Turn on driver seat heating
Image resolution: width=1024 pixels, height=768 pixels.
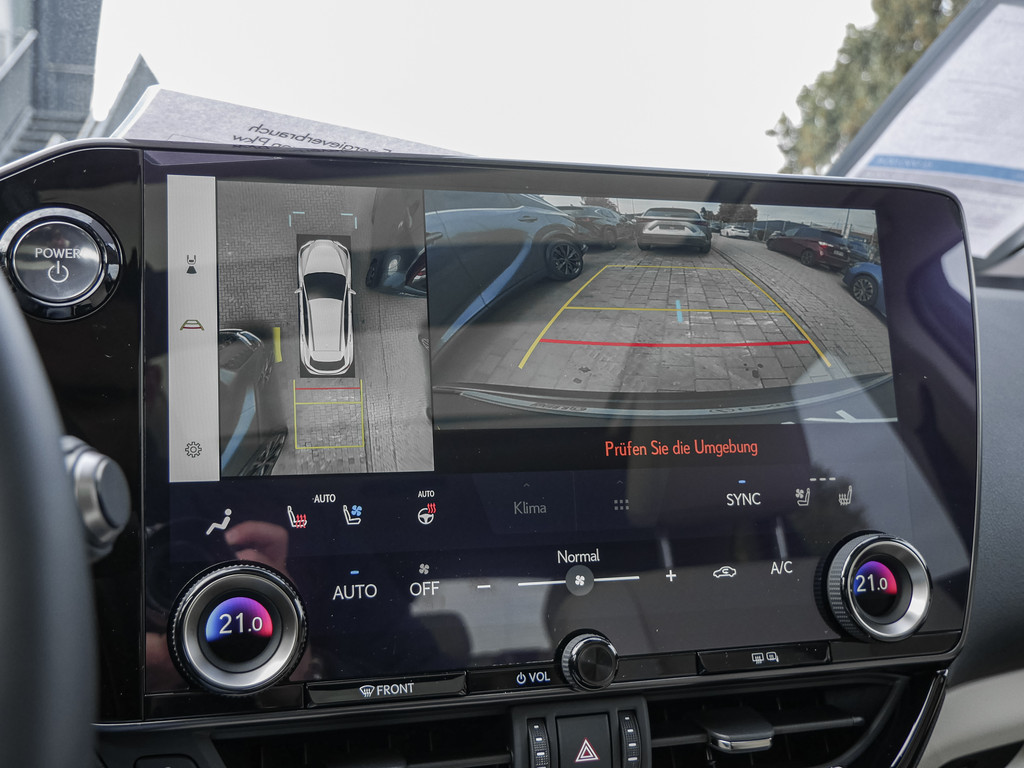point(297,517)
